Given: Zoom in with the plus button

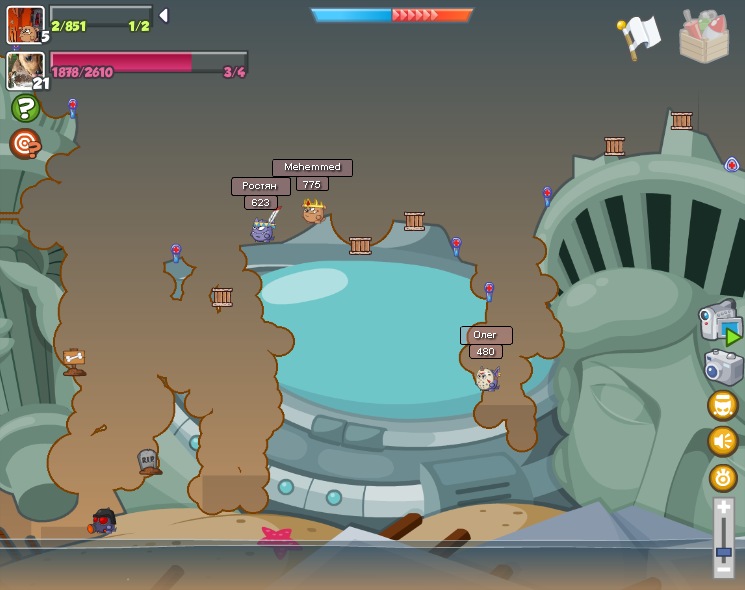Looking at the screenshot, I should (724, 509).
